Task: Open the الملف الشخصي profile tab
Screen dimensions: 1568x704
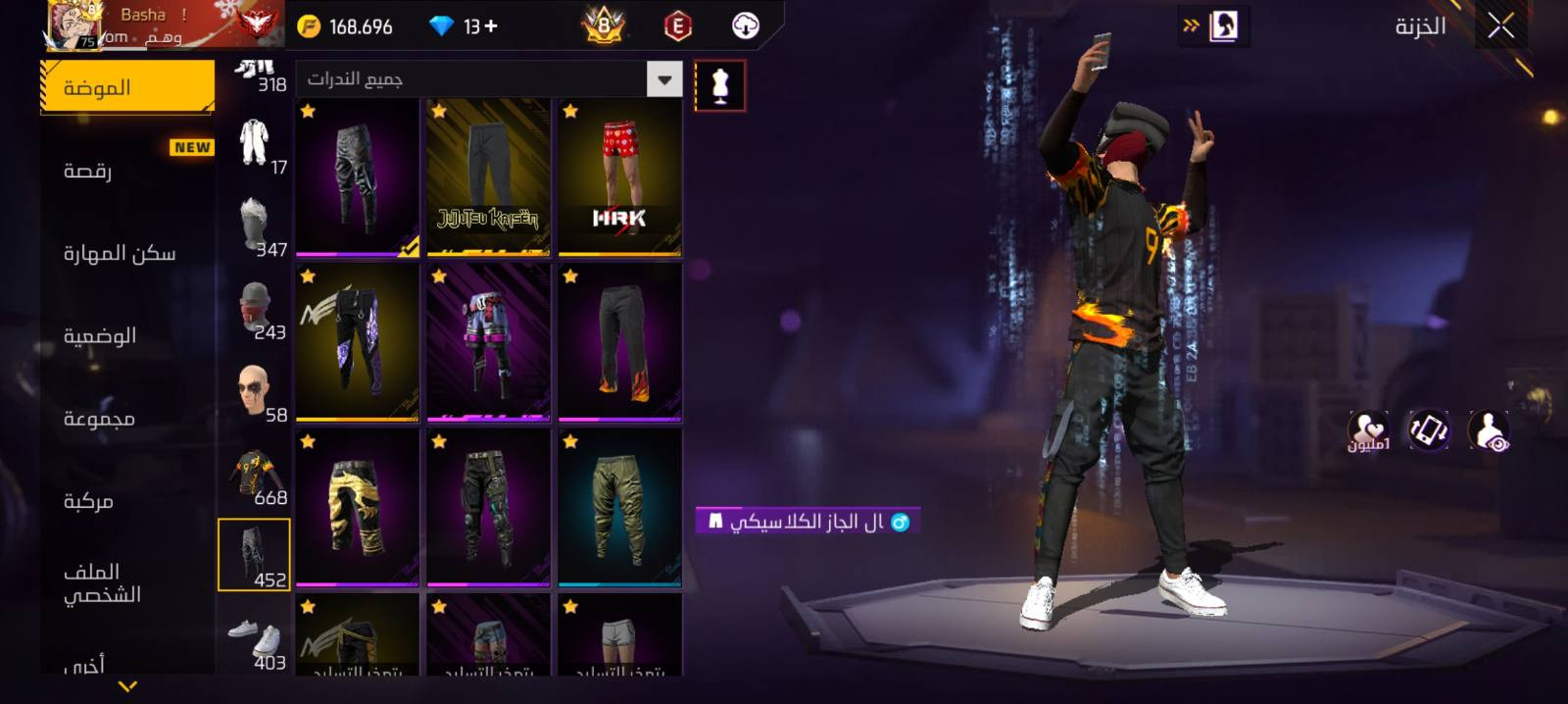Action: click(x=126, y=583)
